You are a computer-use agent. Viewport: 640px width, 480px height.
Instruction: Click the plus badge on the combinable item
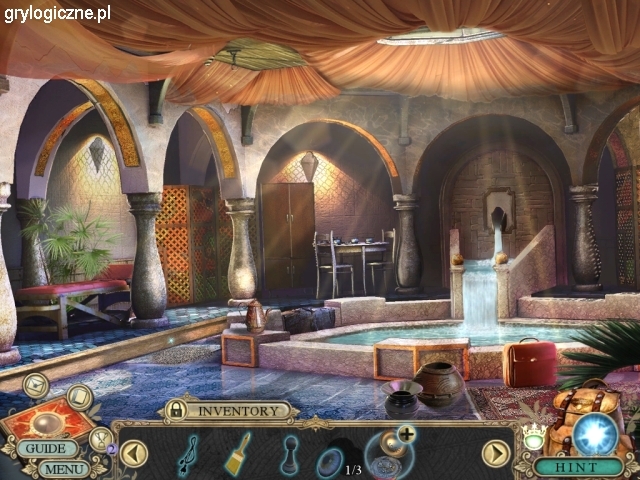[x=406, y=433]
